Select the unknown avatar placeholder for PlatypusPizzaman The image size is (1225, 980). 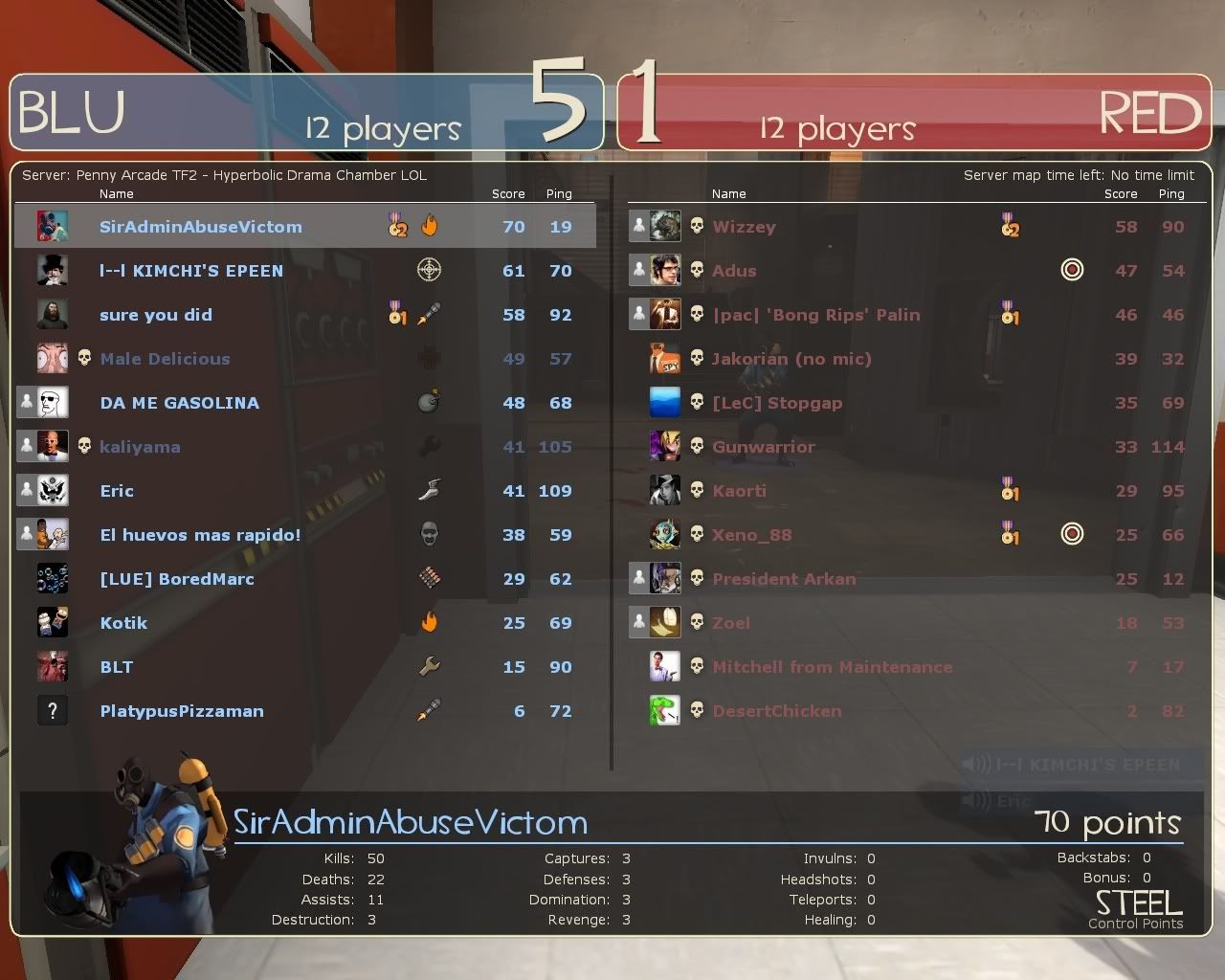(x=53, y=710)
